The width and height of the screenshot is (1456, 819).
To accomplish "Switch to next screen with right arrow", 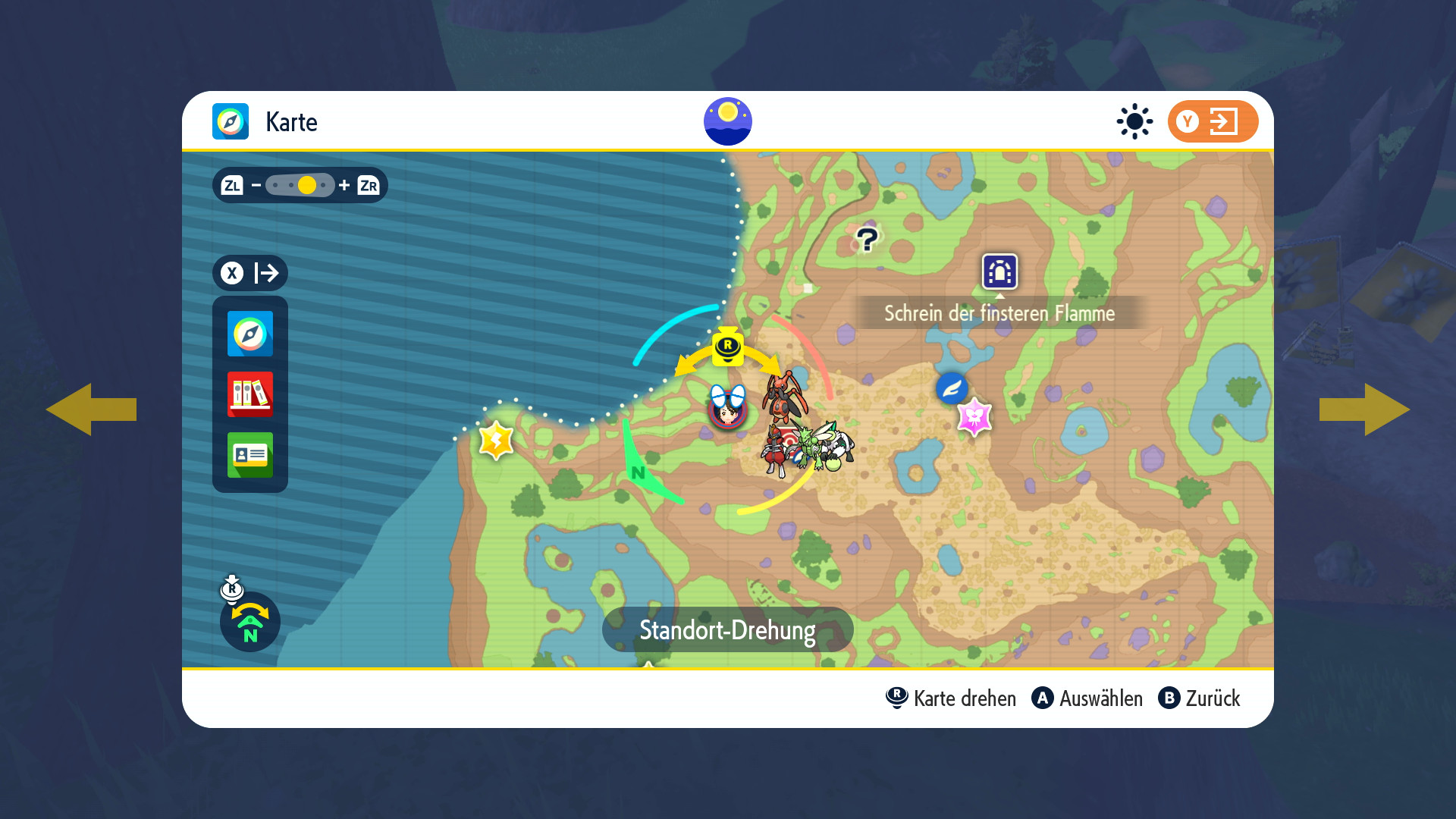I will (x=1364, y=409).
